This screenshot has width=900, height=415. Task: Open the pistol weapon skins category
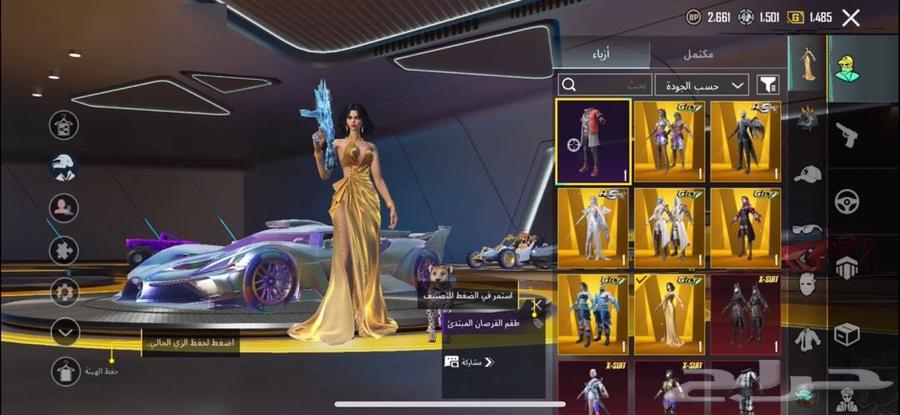point(847,134)
